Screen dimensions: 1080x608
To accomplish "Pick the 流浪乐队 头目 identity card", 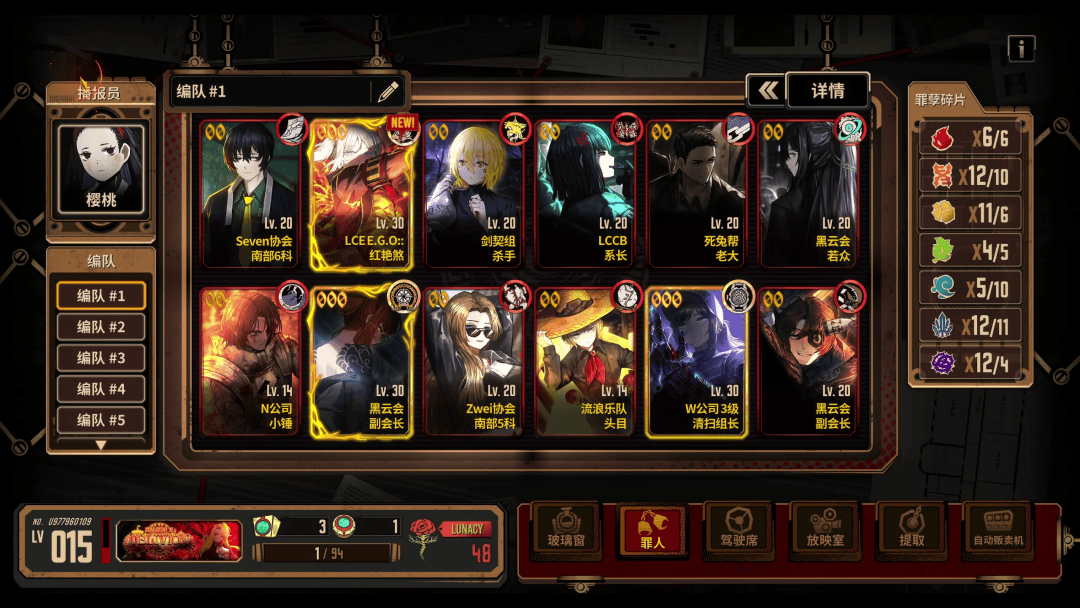I will tap(587, 362).
